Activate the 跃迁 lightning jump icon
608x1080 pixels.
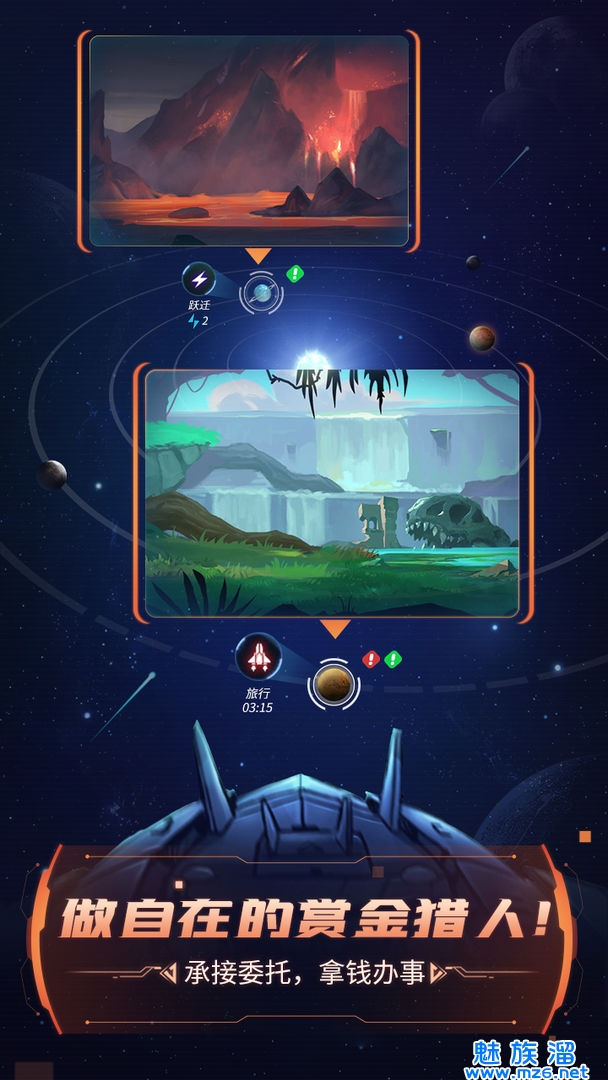click(199, 280)
